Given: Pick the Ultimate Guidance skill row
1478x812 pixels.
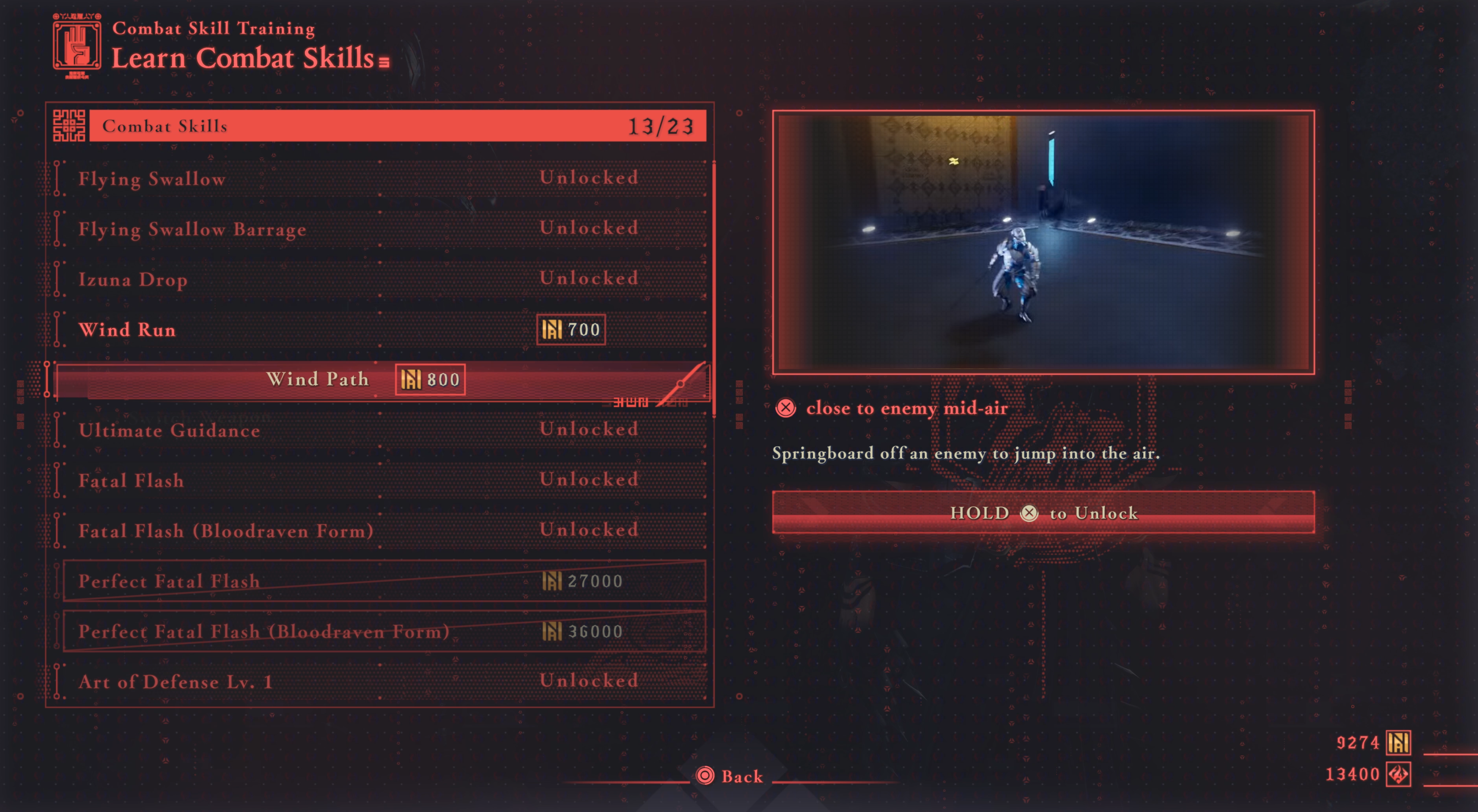Looking at the screenshot, I should click(x=379, y=430).
